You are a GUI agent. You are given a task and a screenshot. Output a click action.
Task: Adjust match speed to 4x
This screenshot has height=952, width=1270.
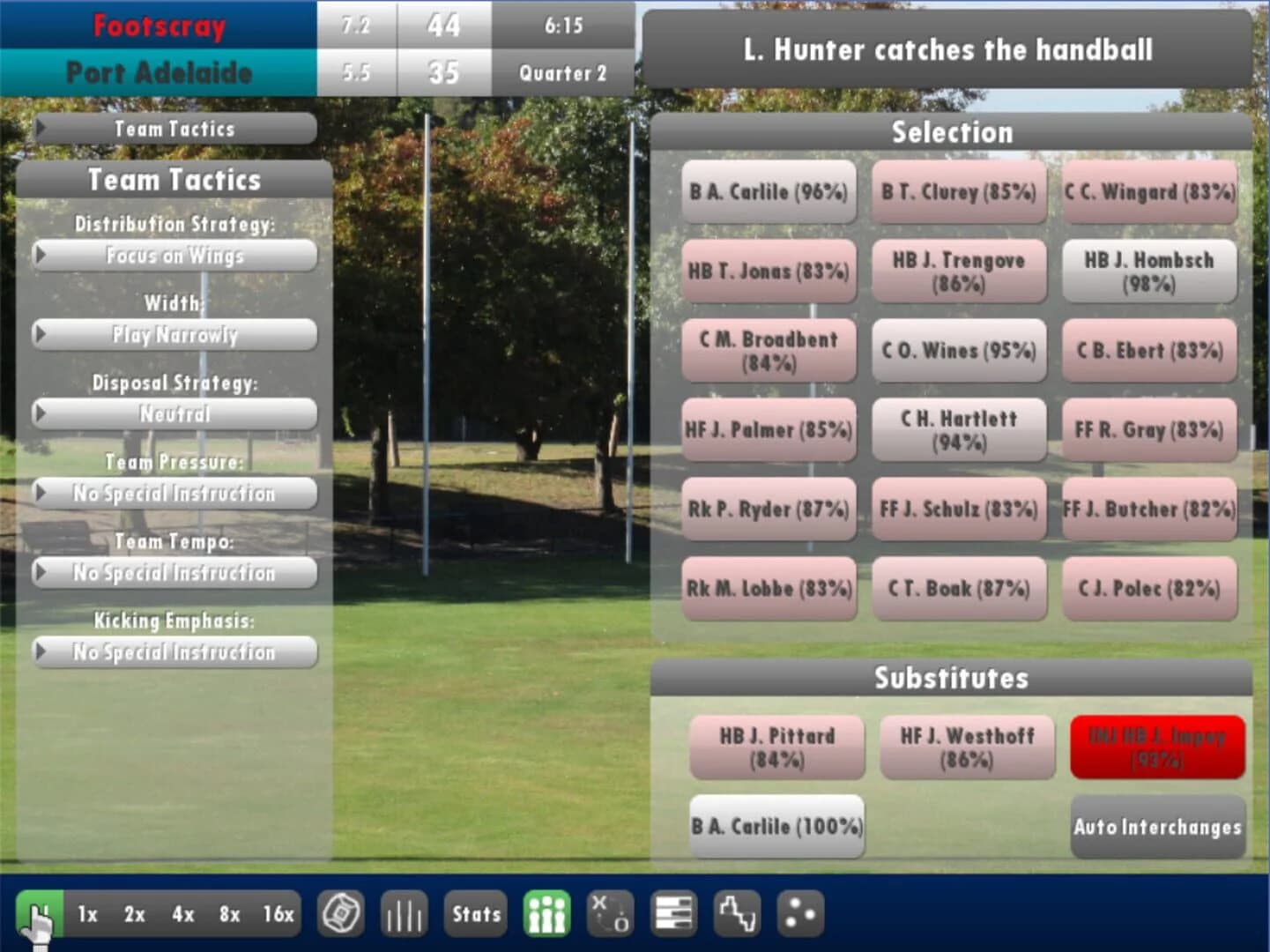[183, 915]
